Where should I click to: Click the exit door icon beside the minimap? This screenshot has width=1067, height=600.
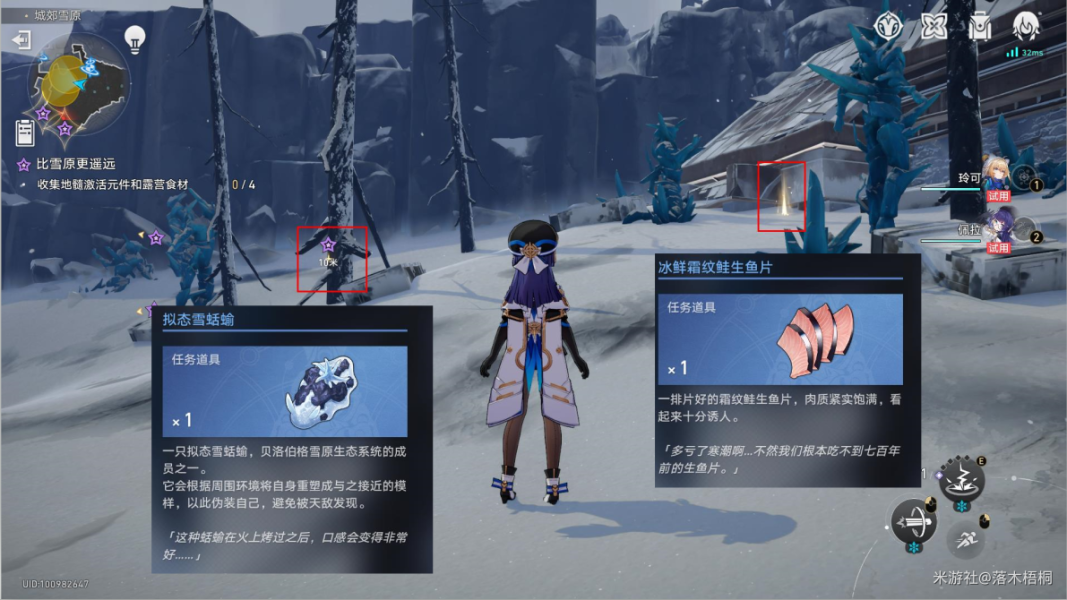tap(21, 39)
